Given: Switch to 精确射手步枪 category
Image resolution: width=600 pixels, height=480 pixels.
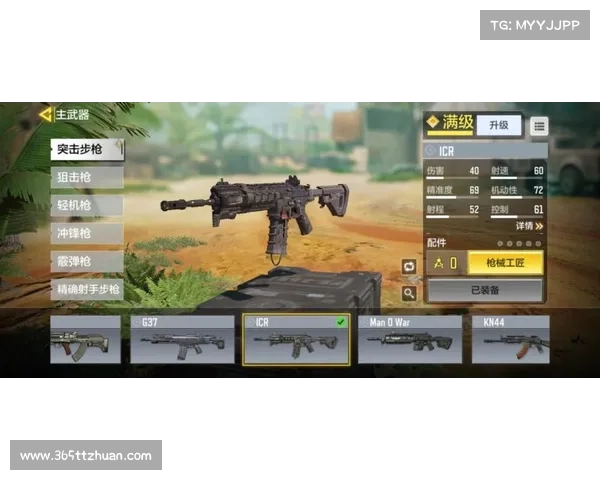Looking at the screenshot, I should (x=87, y=289).
